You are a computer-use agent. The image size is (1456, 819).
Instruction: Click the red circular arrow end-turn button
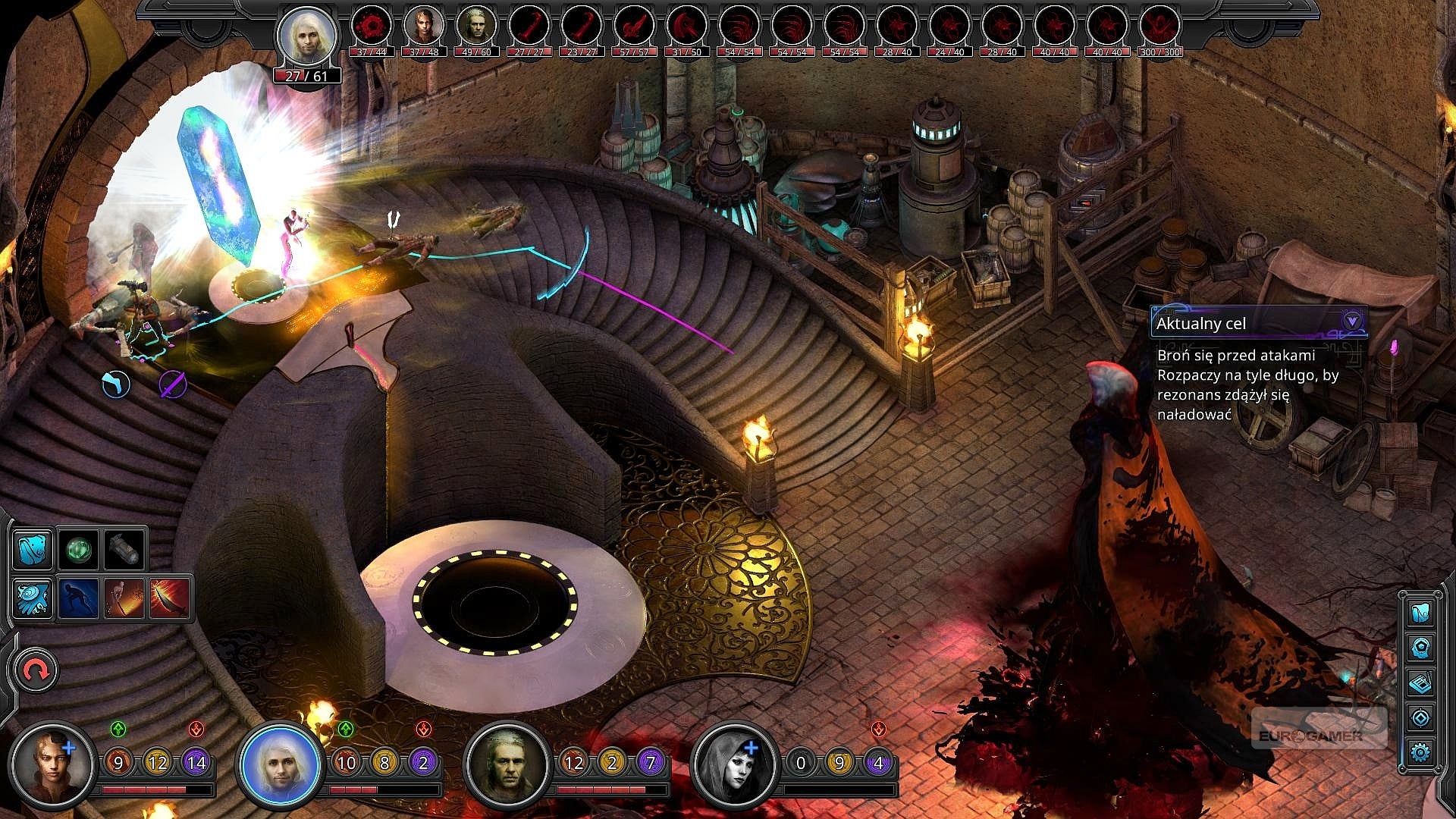pyautogui.click(x=36, y=670)
